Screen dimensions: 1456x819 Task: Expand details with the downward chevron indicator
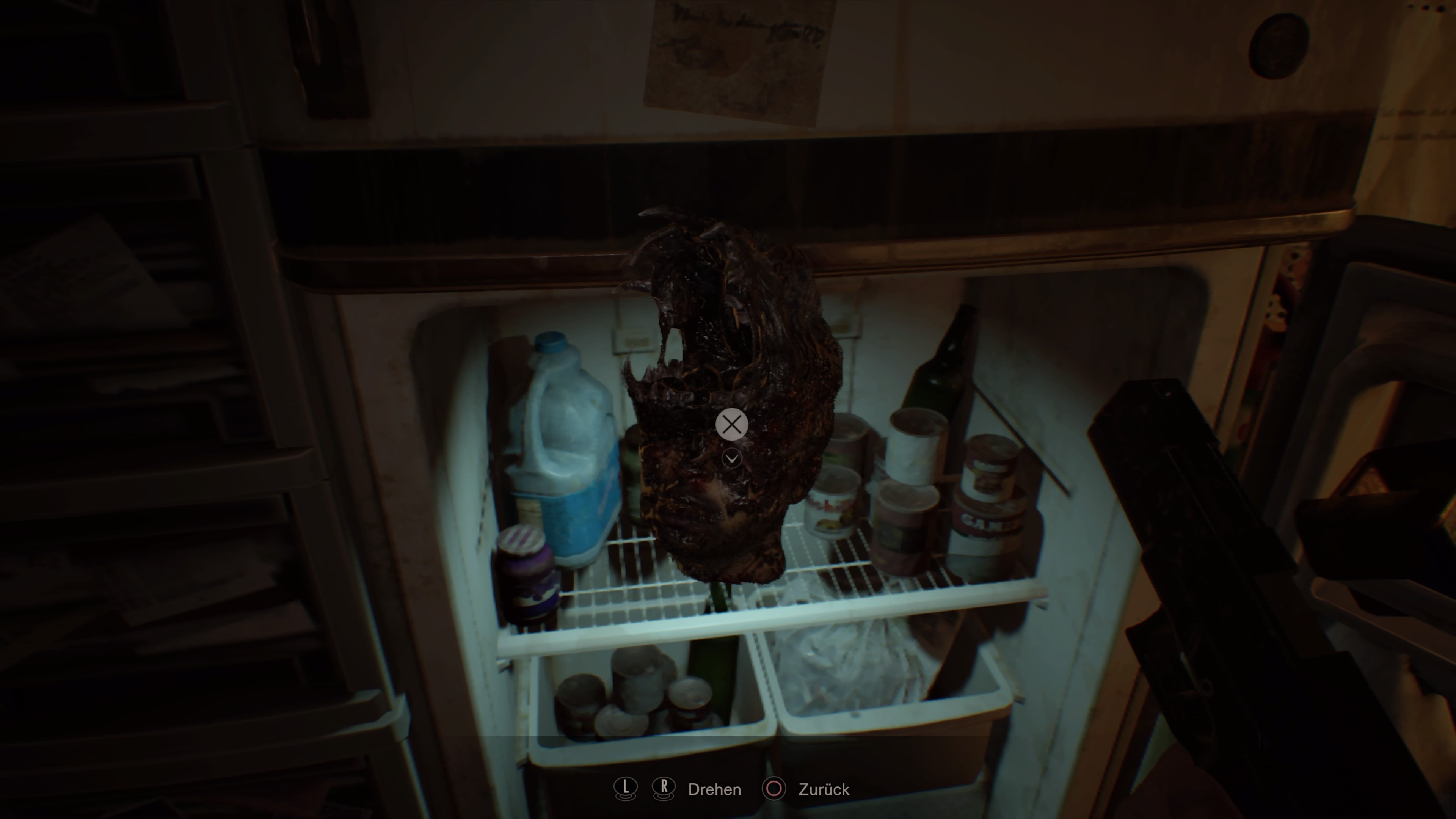click(732, 459)
